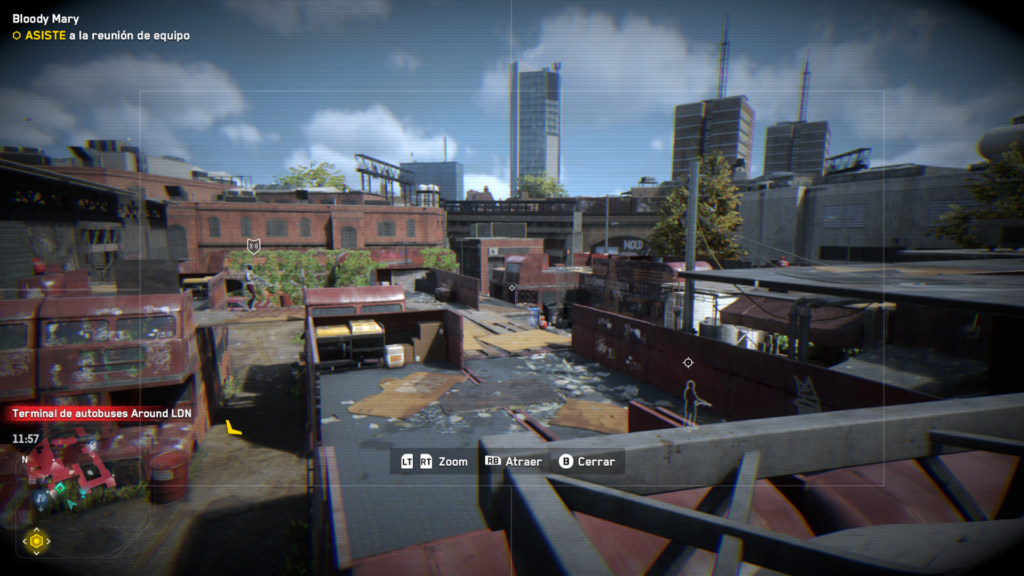
Task: Select the shield mask marker above the guard
Action: [254, 245]
